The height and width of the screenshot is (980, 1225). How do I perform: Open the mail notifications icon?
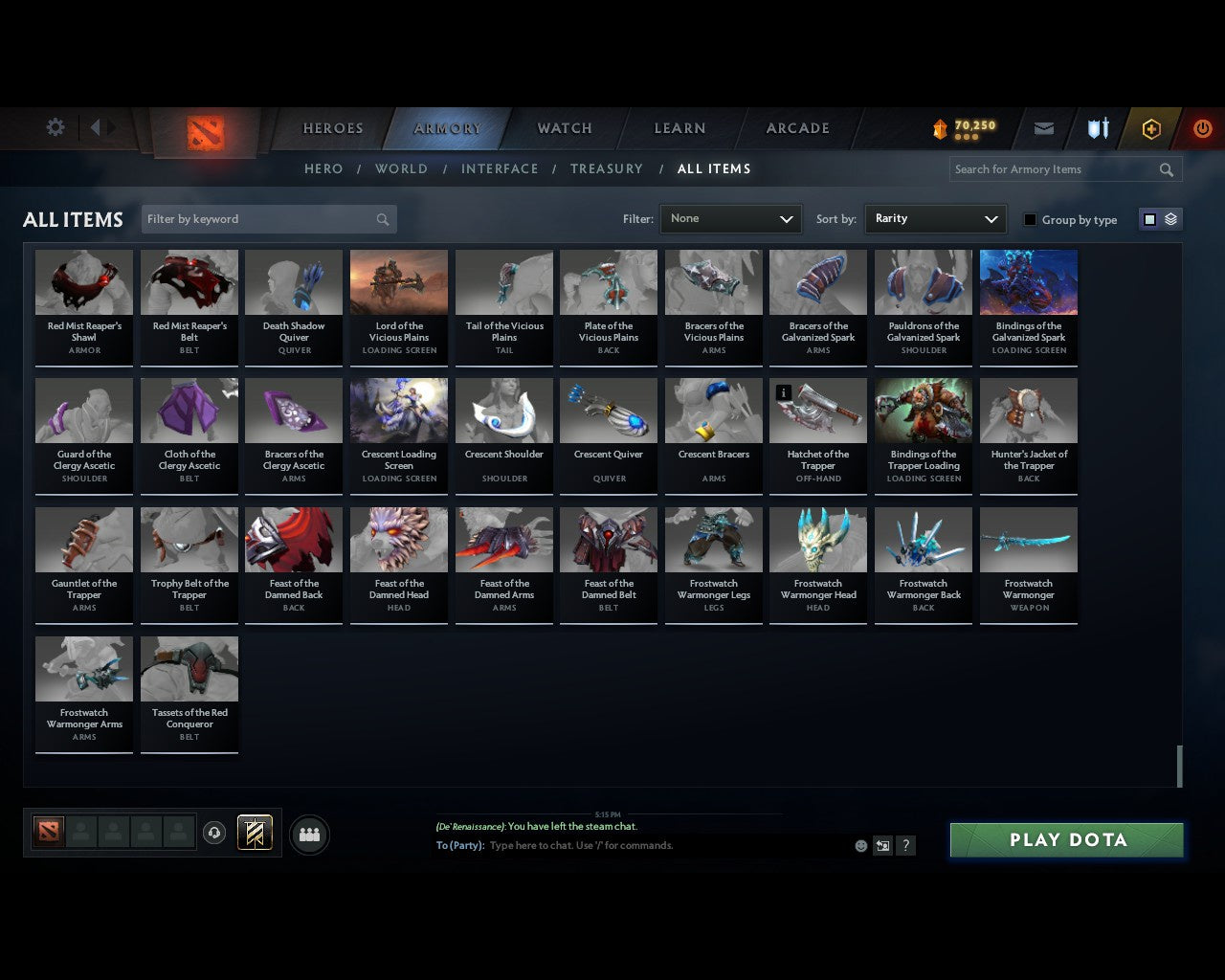coord(1043,128)
